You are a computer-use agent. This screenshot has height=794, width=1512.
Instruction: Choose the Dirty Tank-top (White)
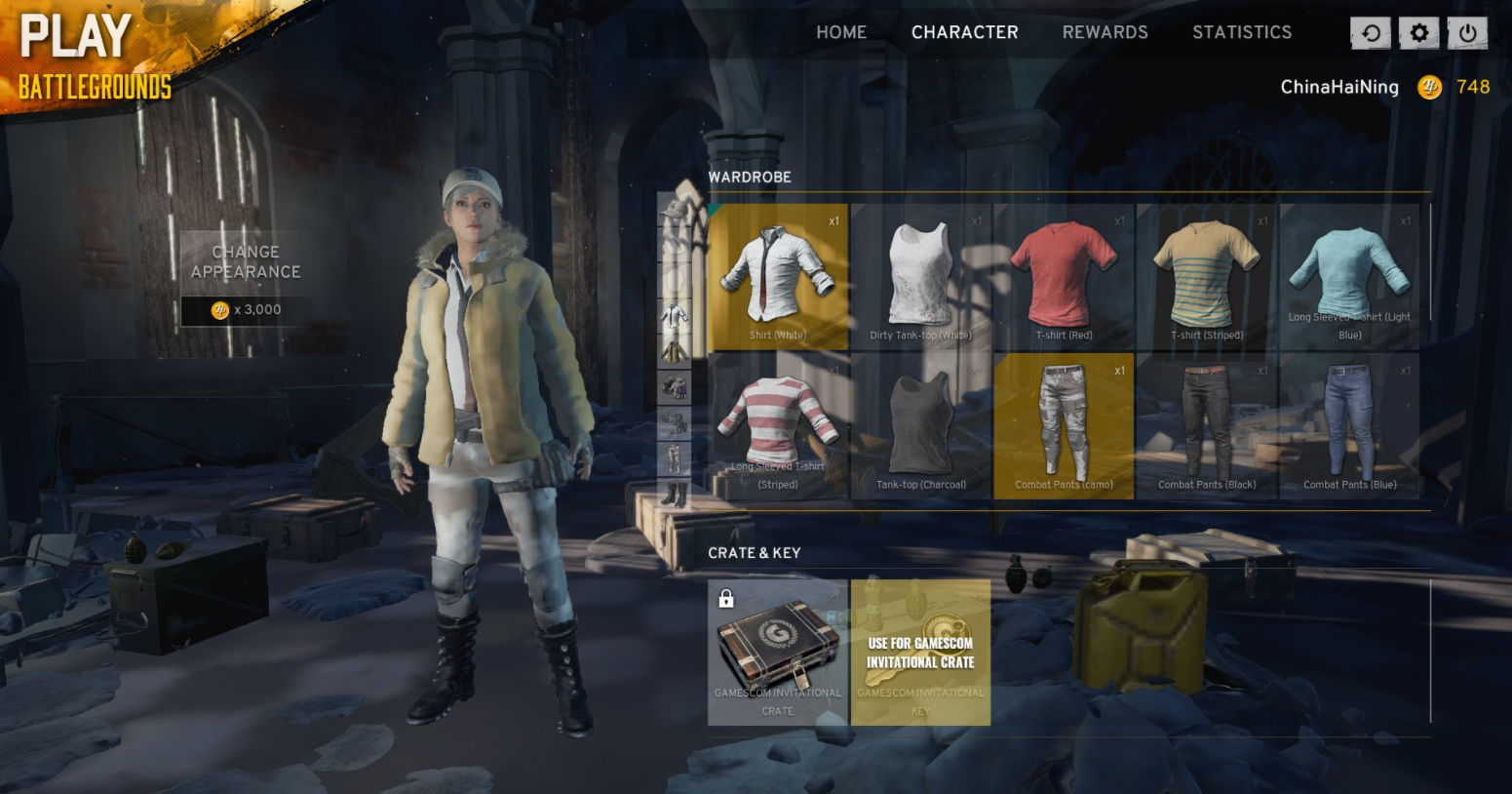tap(920, 277)
